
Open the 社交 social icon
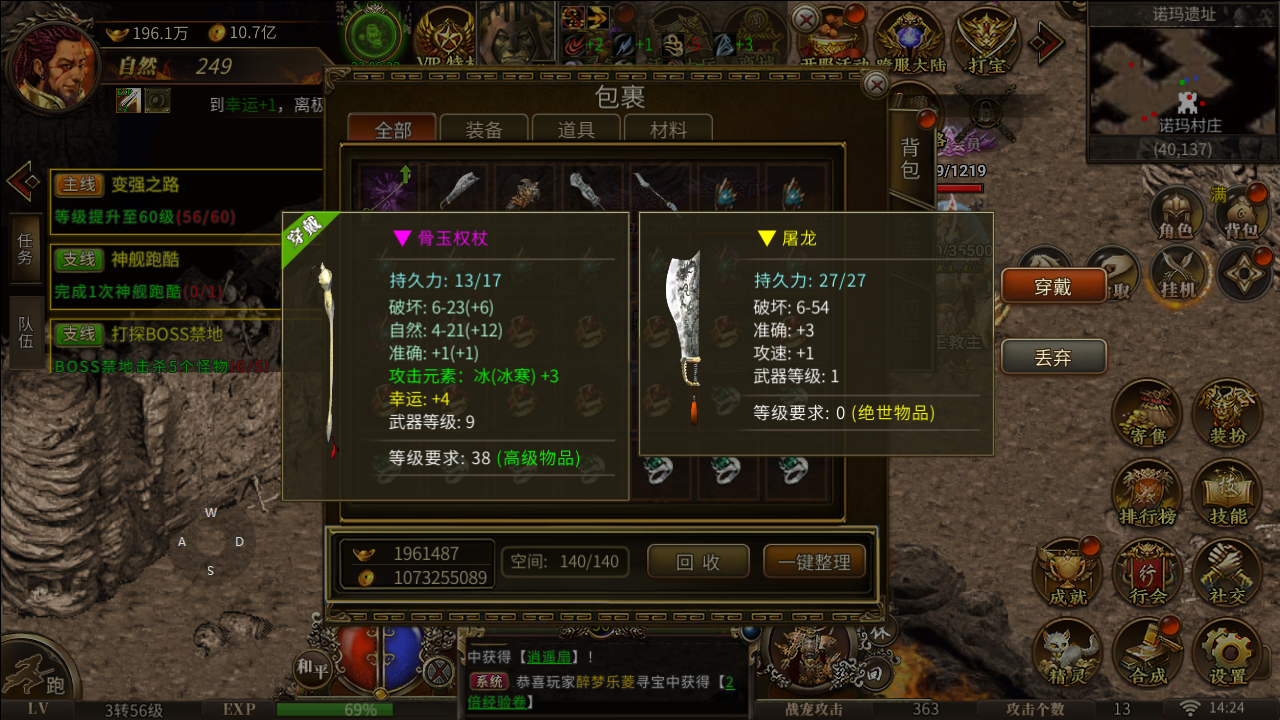[x=1227, y=574]
